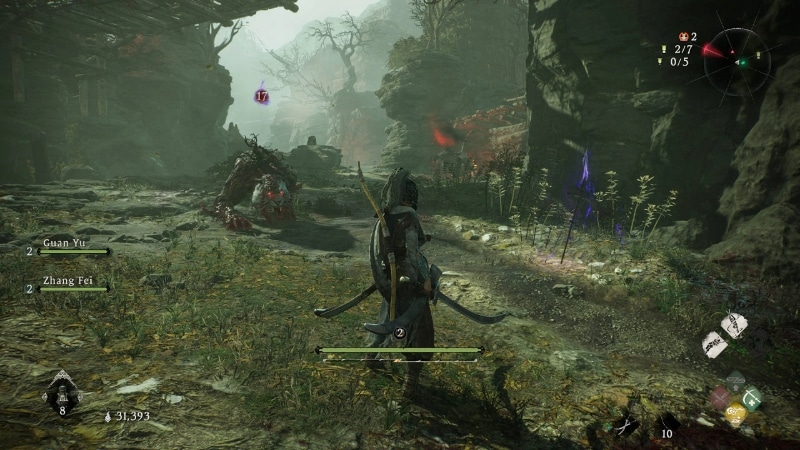Screen dimensions: 800x450
Task: Trigger the dark green spell with up arrow
Action: point(735,382)
